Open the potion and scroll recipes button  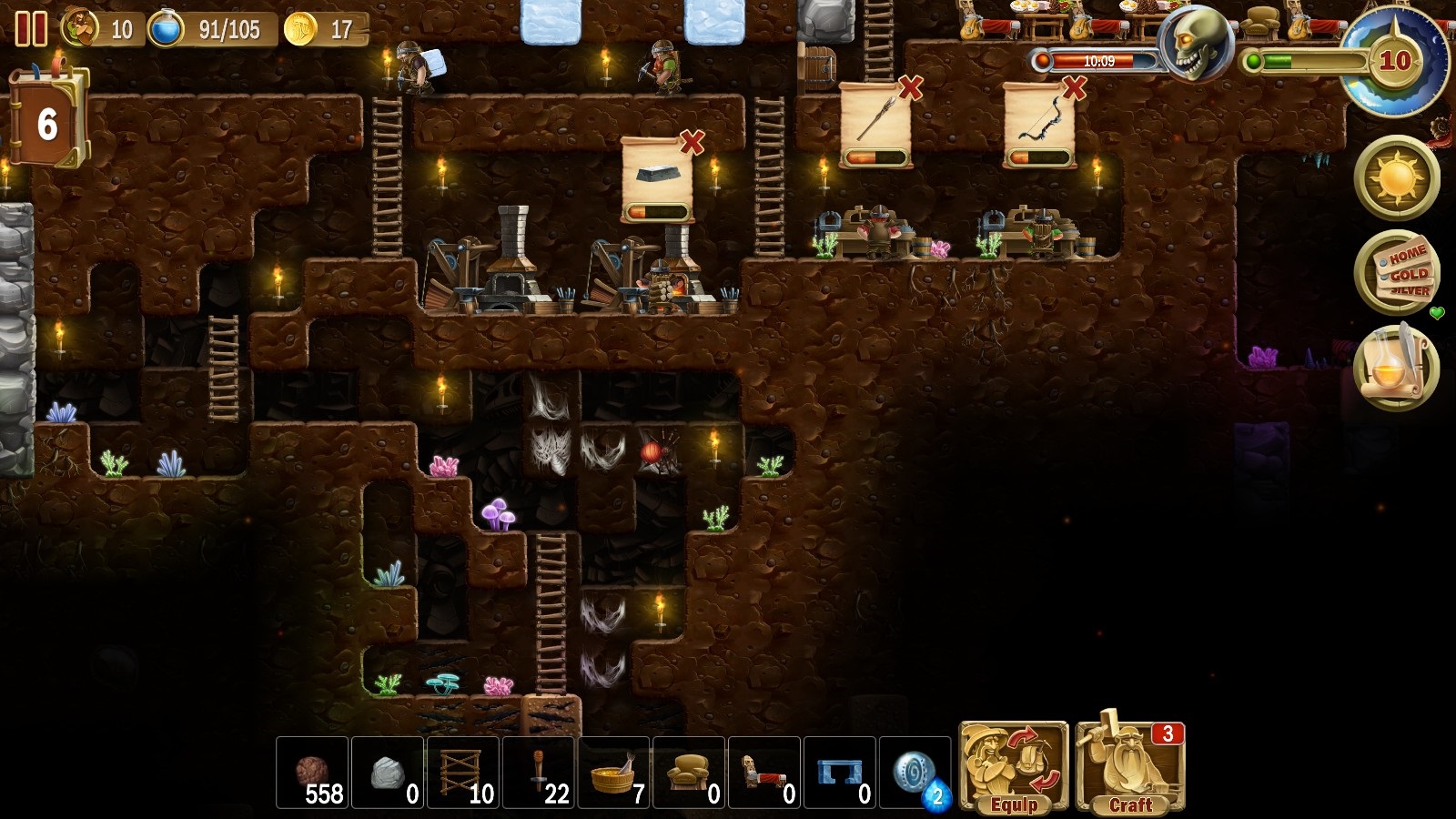pos(1396,367)
